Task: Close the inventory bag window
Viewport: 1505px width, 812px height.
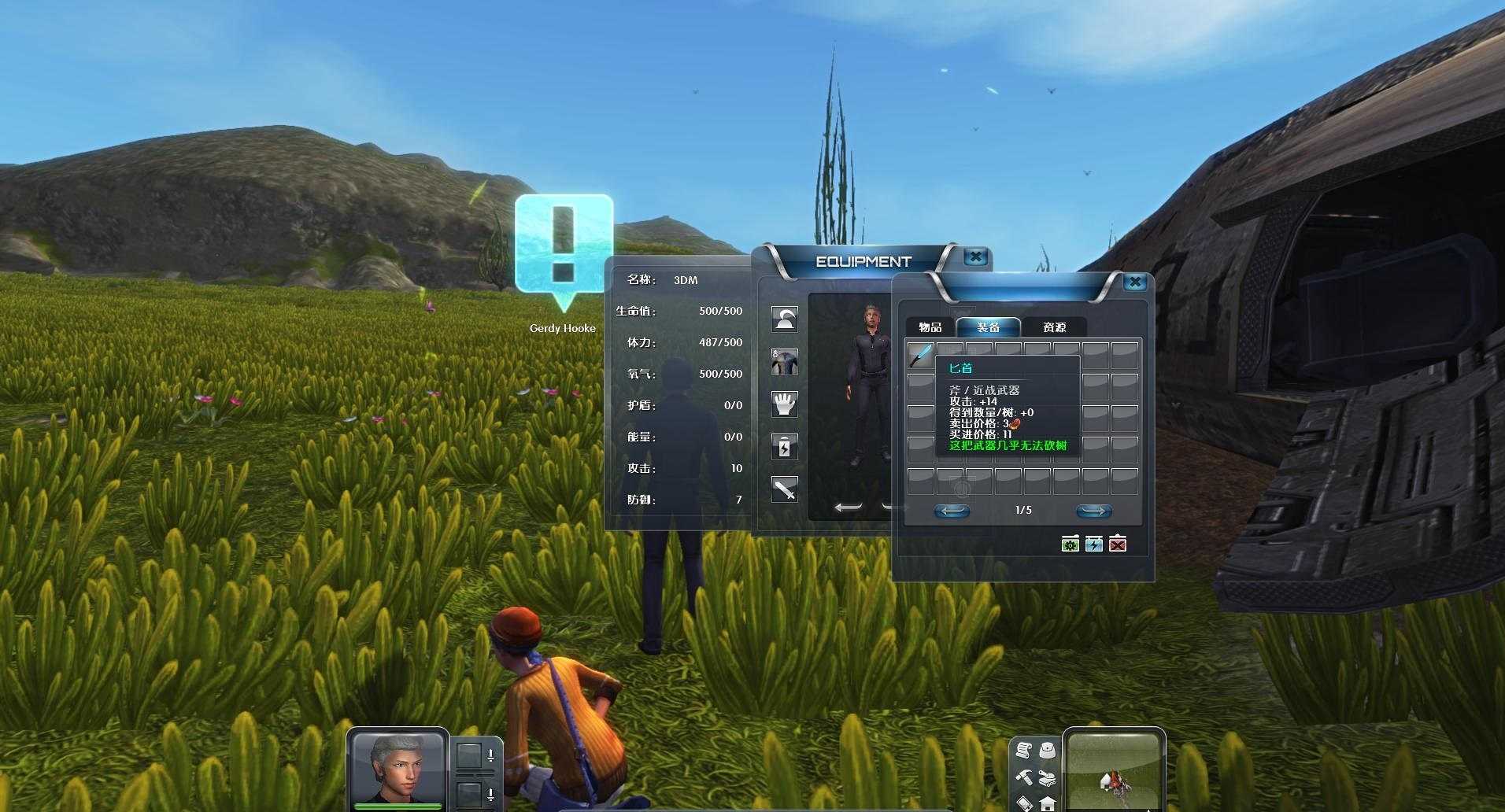Action: [x=1134, y=282]
